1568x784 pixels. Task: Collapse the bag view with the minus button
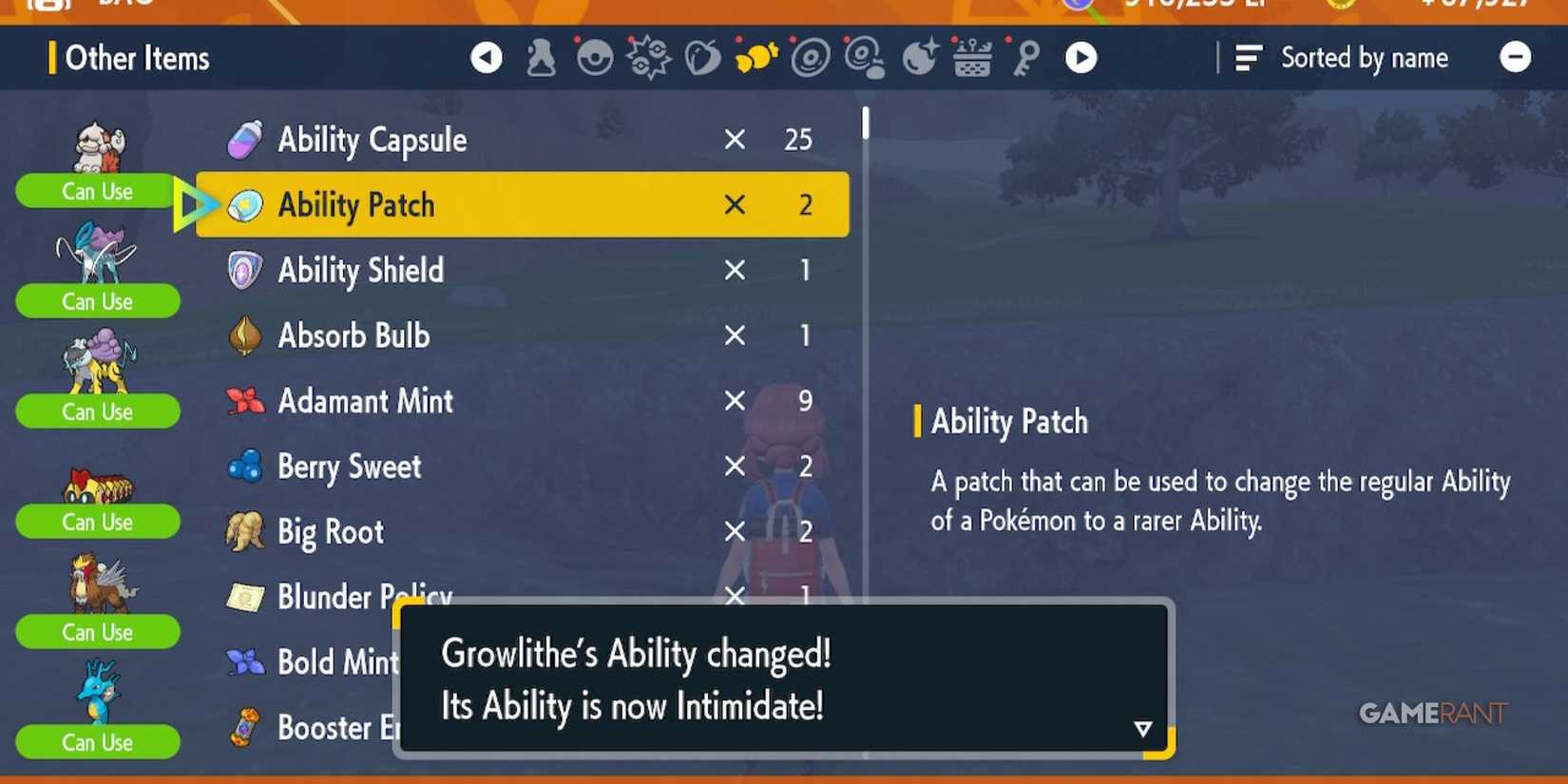[x=1515, y=57]
